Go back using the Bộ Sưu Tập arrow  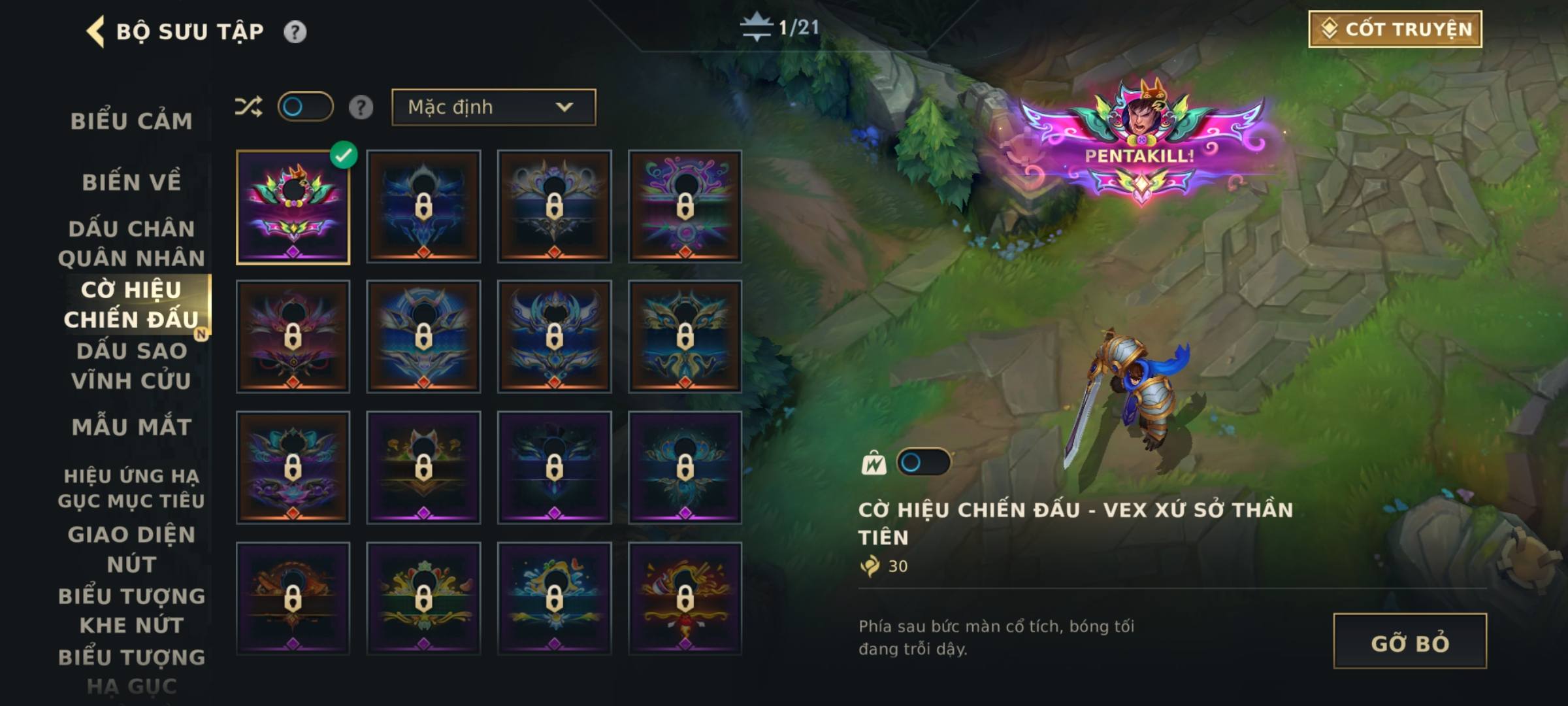pos(96,31)
